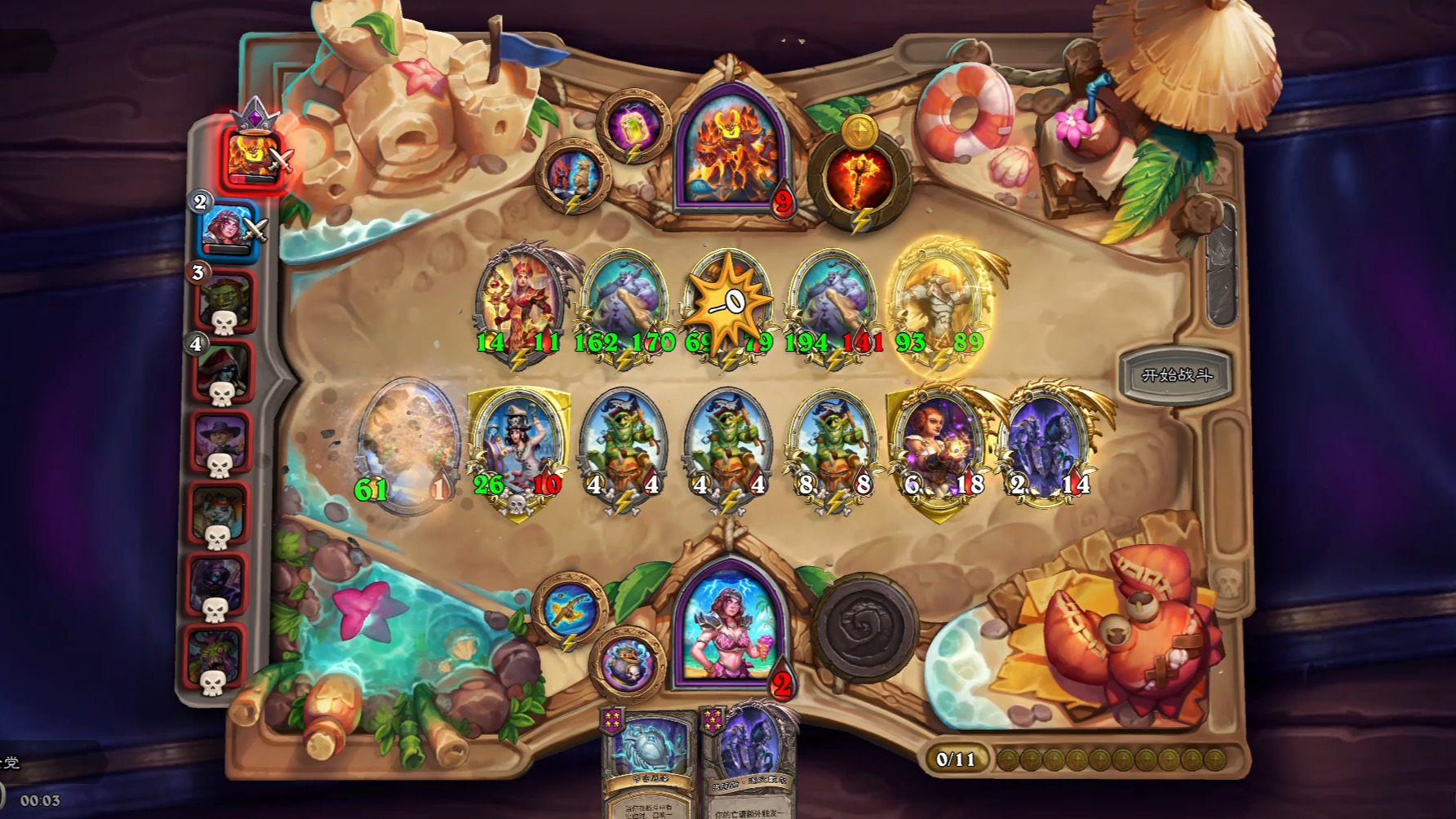Select your golden 26/10 pirate minion
Viewport: 1456px width, 819px height.
tap(519, 449)
